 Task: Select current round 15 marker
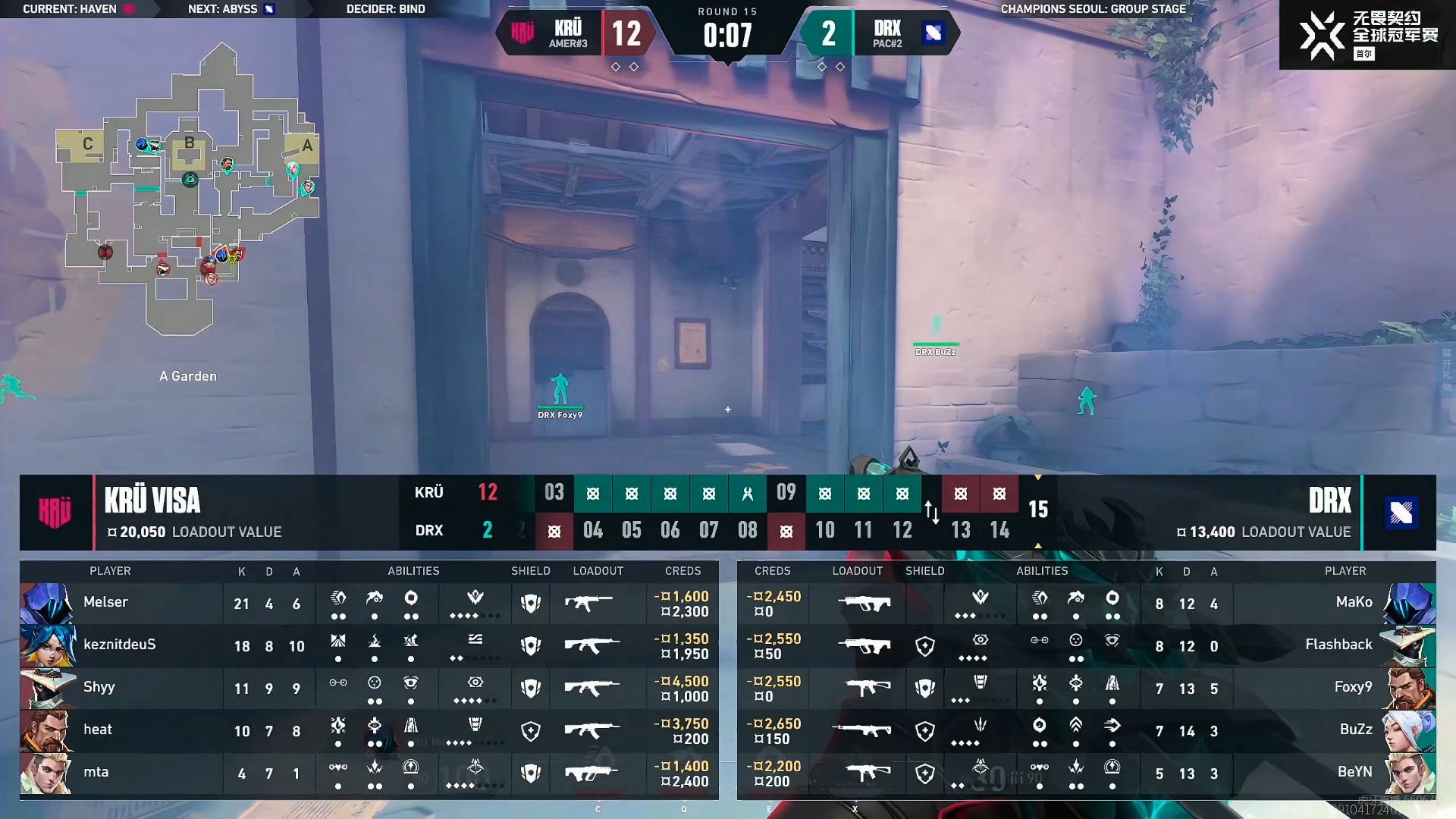[x=1038, y=510]
